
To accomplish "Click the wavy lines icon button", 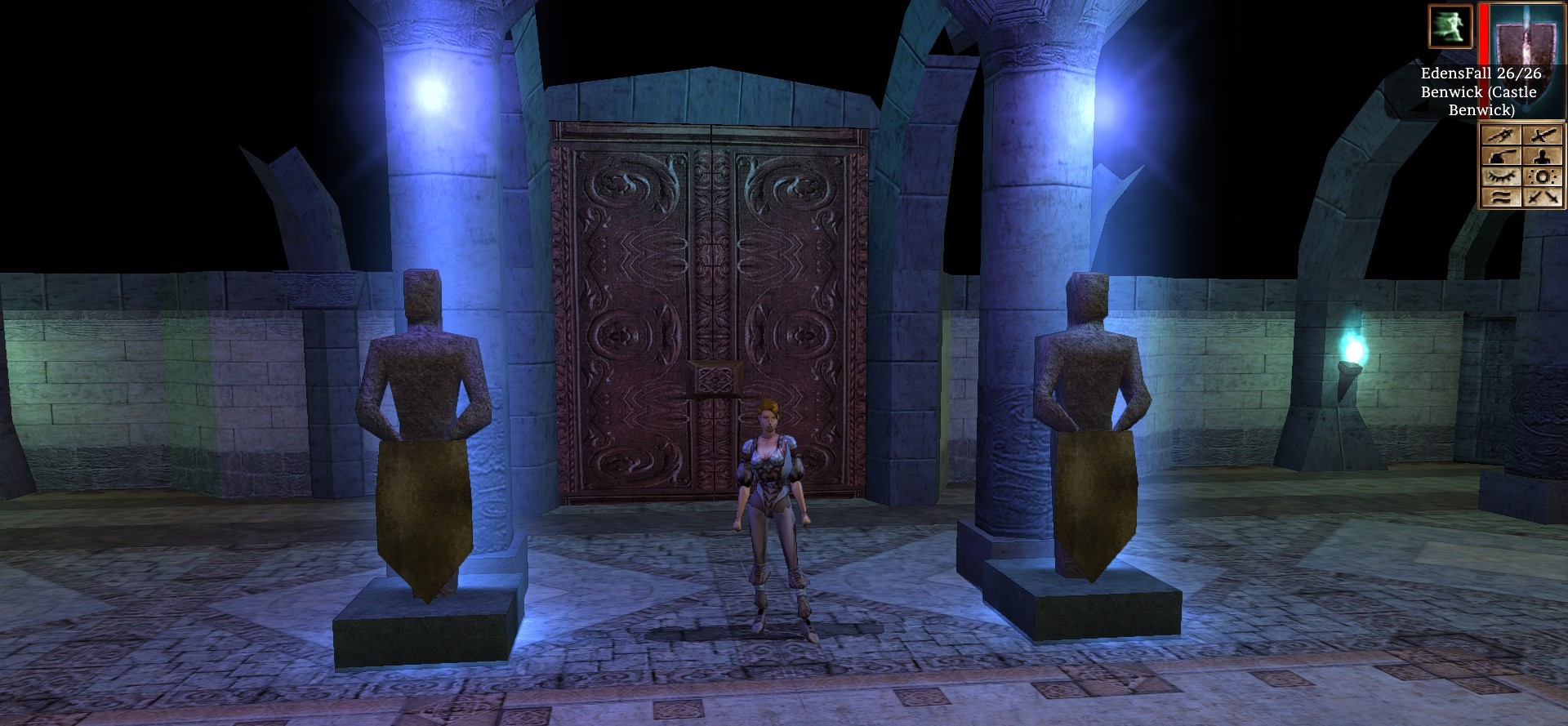I will 1501,197.
